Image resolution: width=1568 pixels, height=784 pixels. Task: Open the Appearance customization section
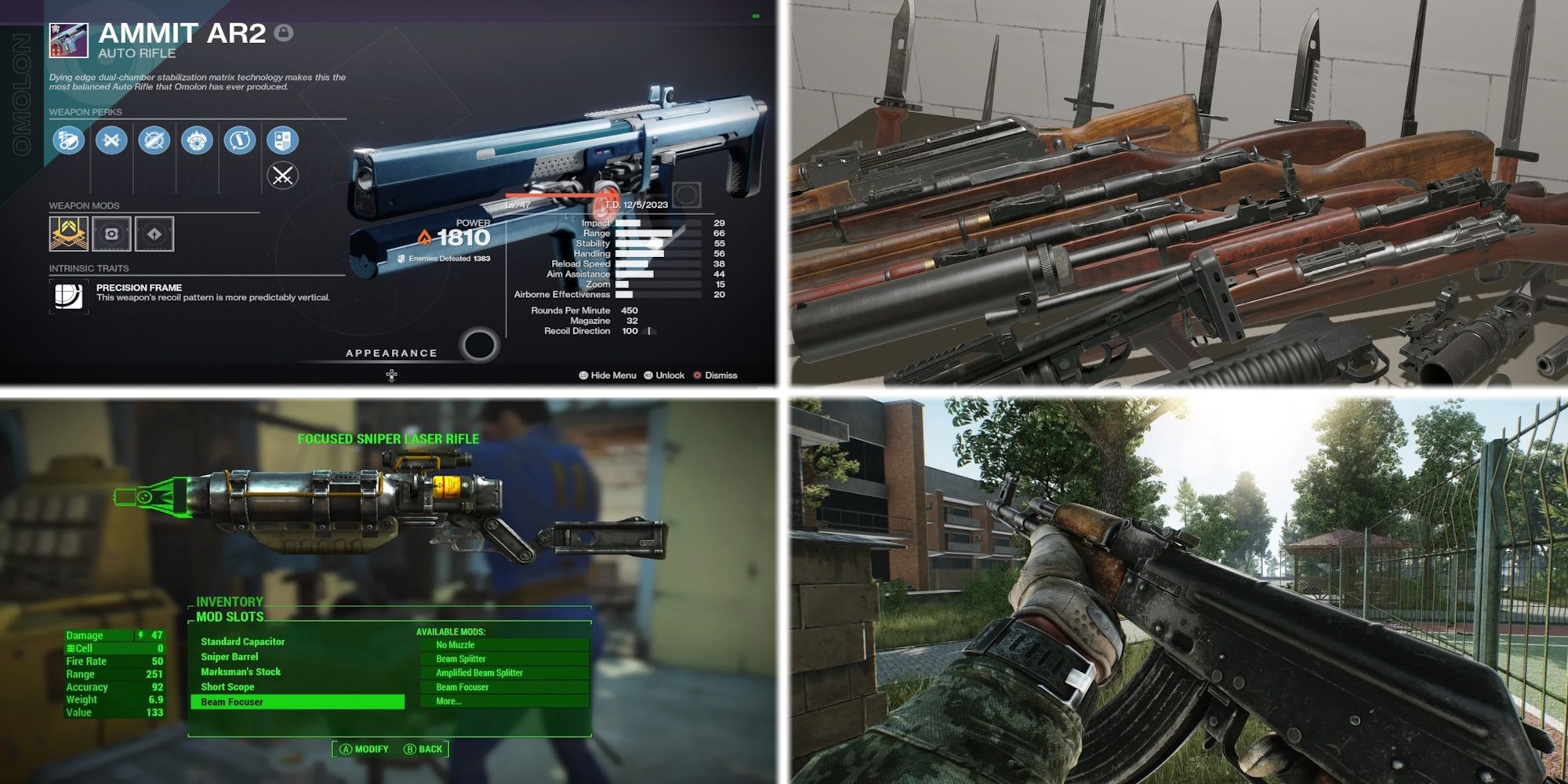(x=390, y=353)
